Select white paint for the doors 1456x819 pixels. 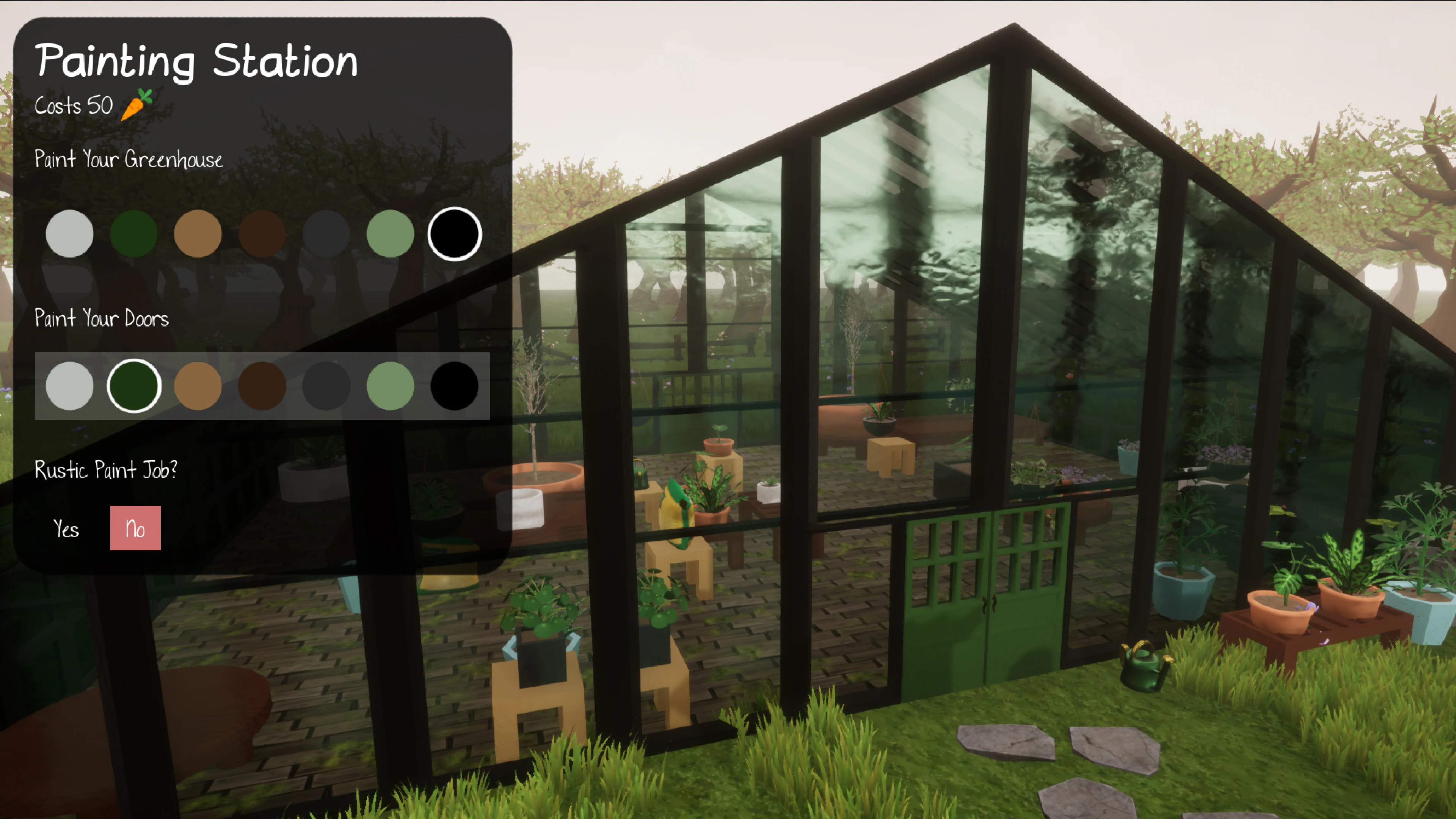[x=69, y=387]
